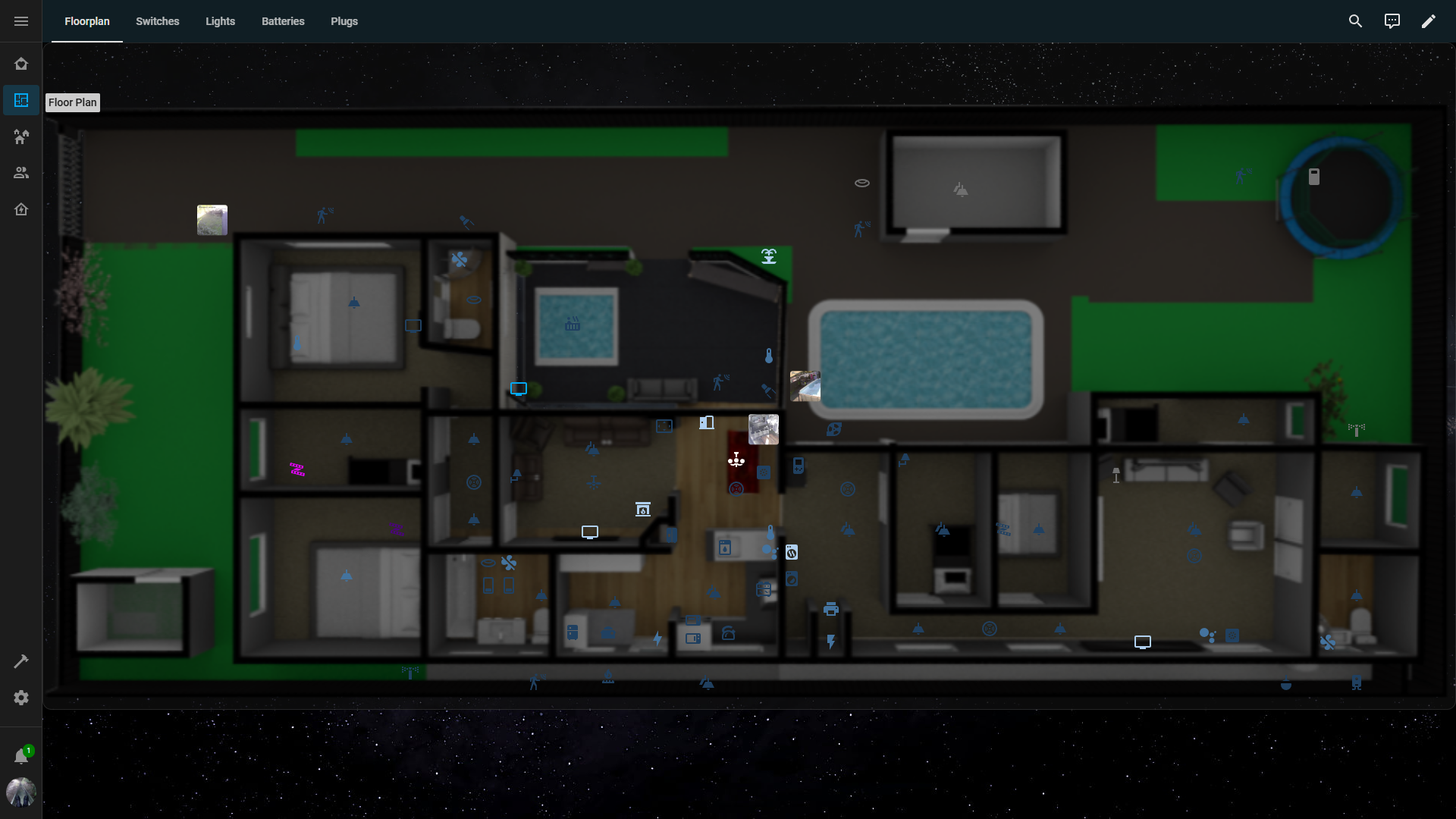
Task: Open the gear settings in sidebar
Action: [21, 698]
